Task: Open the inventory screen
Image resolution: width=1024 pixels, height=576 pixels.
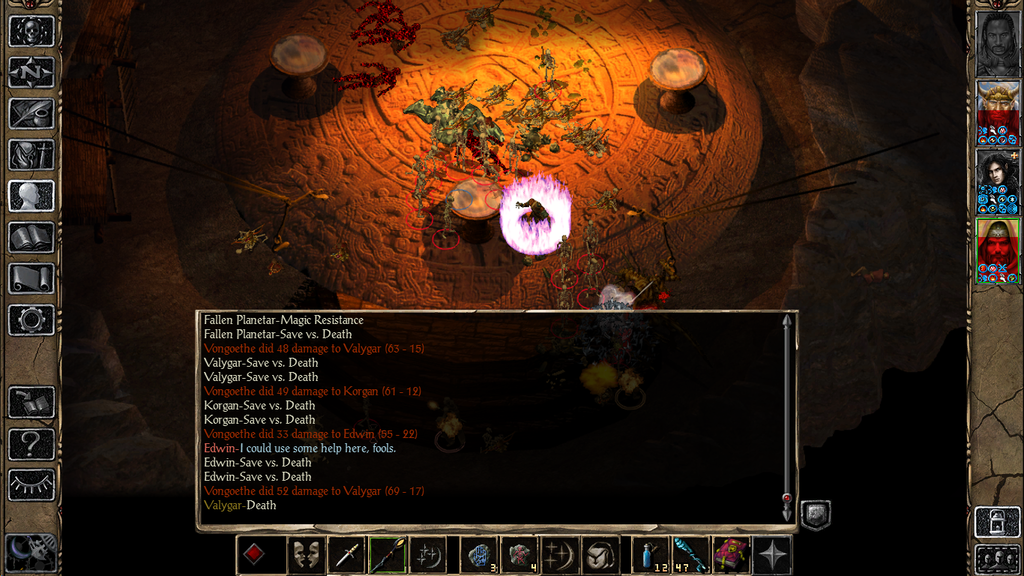Action: tap(30, 155)
